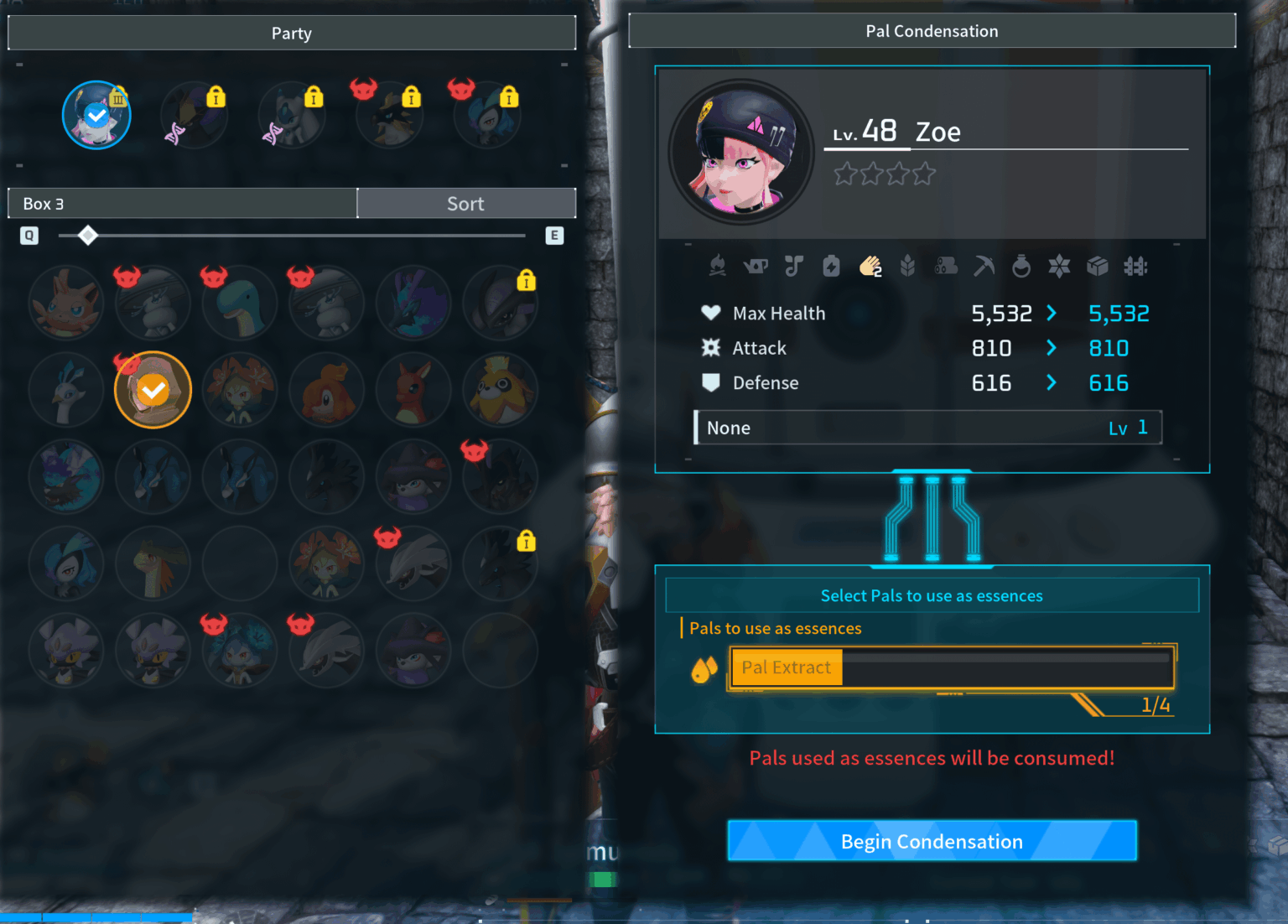Click the Party panel header
Viewport: 1288px width, 924px height.
coord(291,33)
